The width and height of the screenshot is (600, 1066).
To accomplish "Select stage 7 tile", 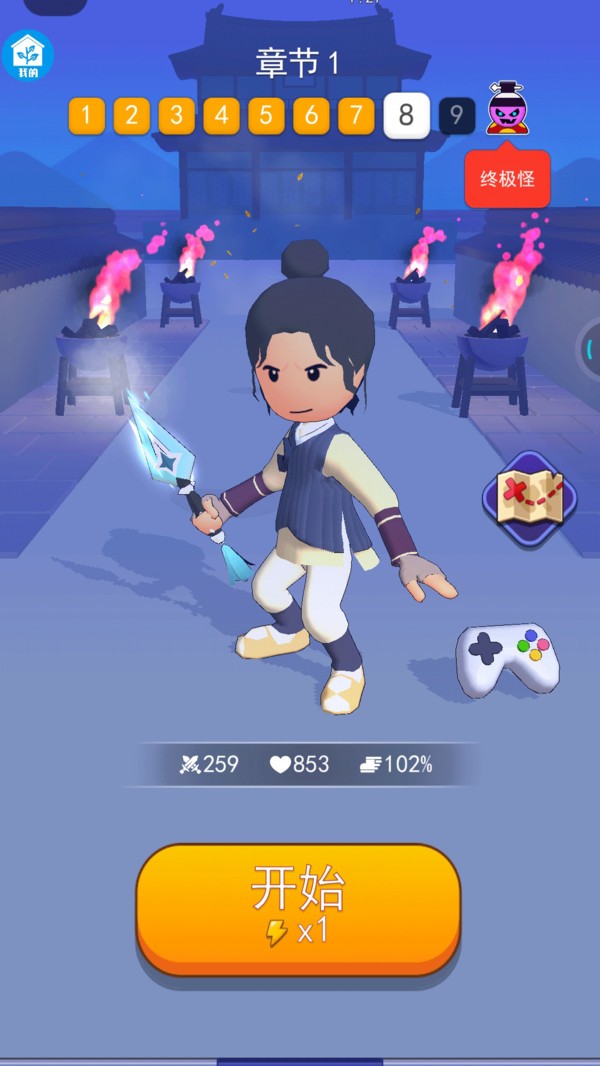I will (356, 116).
